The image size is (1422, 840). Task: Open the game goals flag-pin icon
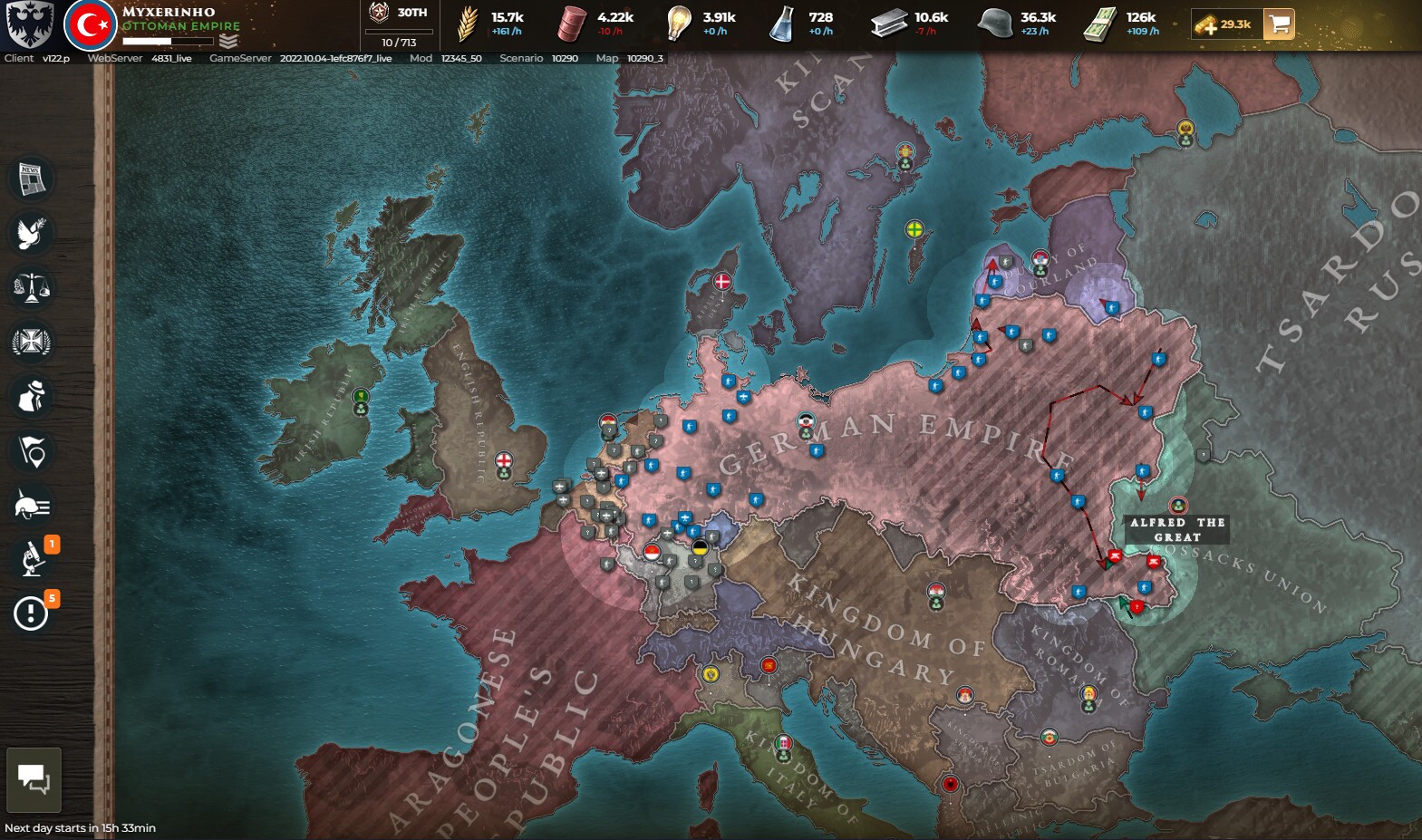[31, 451]
